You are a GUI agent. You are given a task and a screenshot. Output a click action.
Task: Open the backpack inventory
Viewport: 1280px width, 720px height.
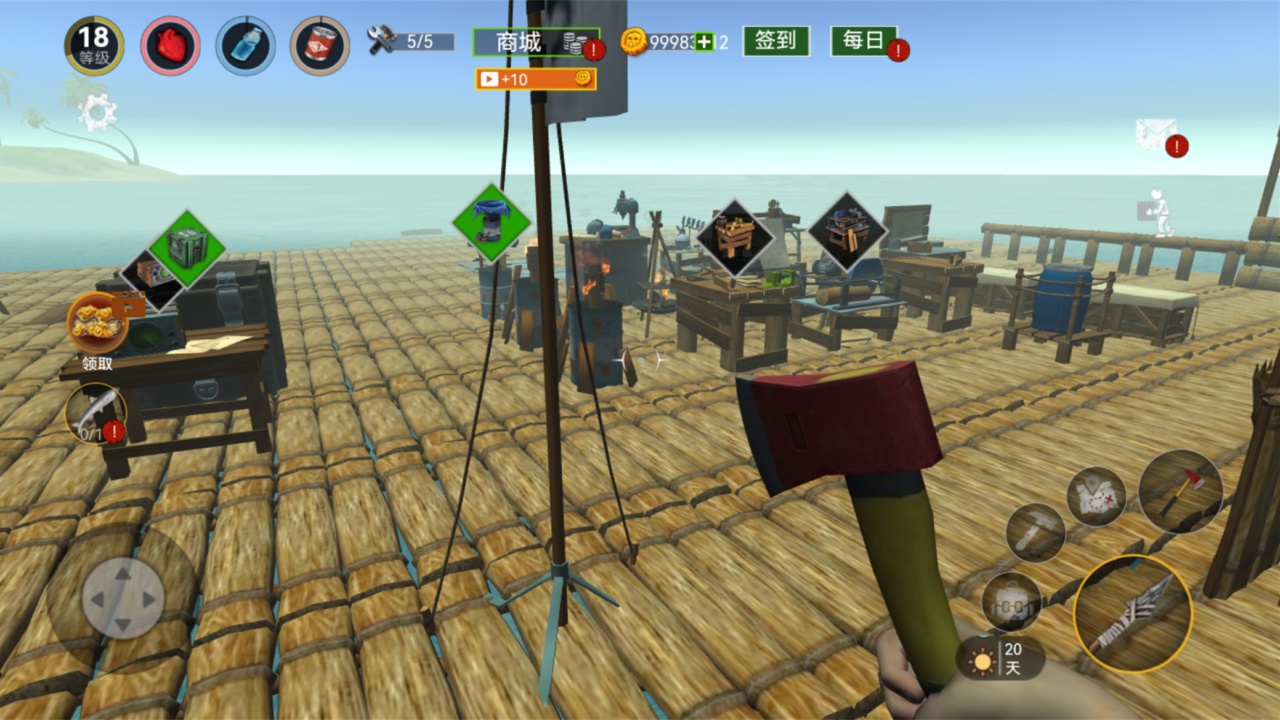(x=1011, y=602)
